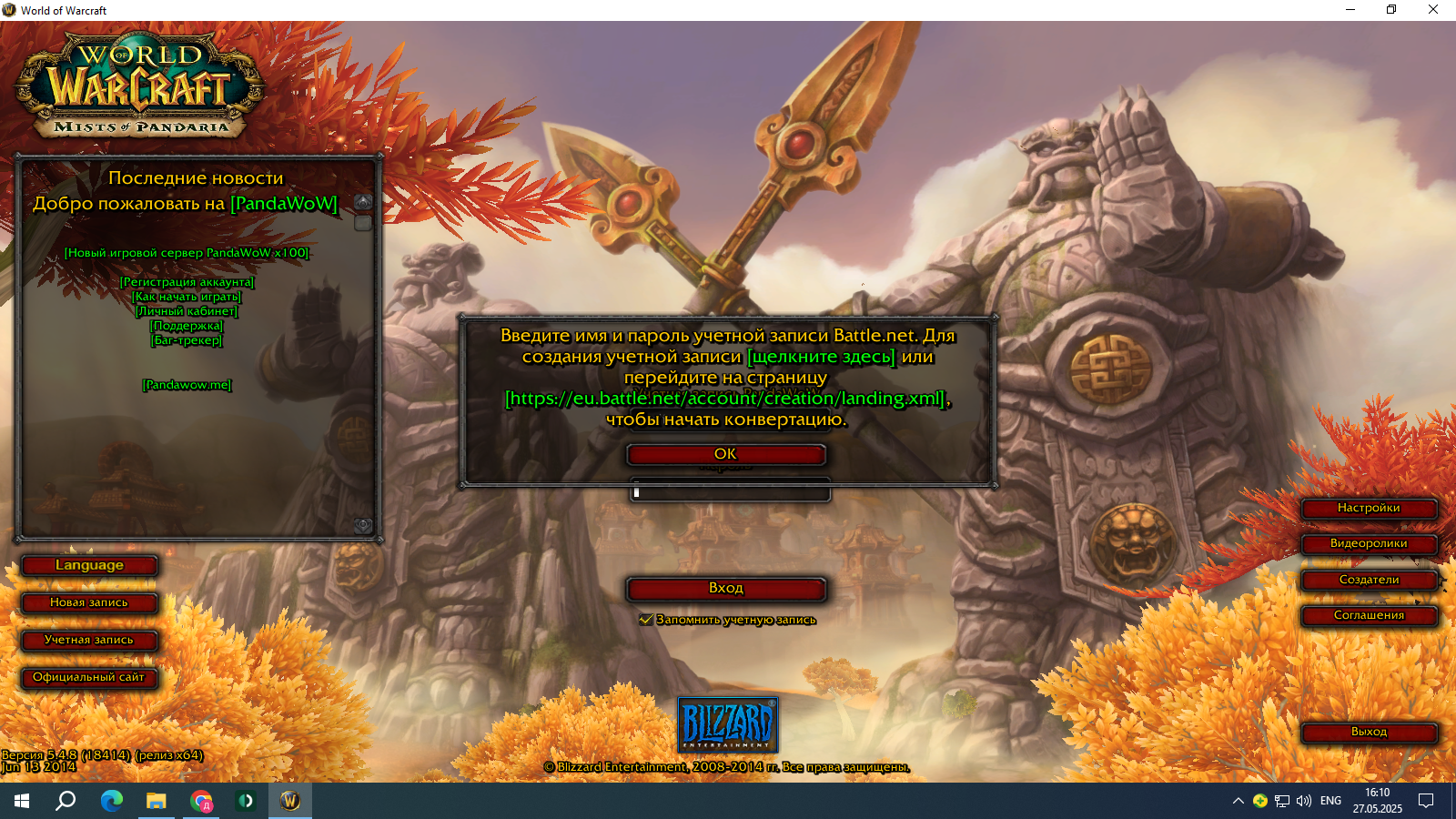Open the Language selection
The image size is (1456, 819).
pos(89,565)
